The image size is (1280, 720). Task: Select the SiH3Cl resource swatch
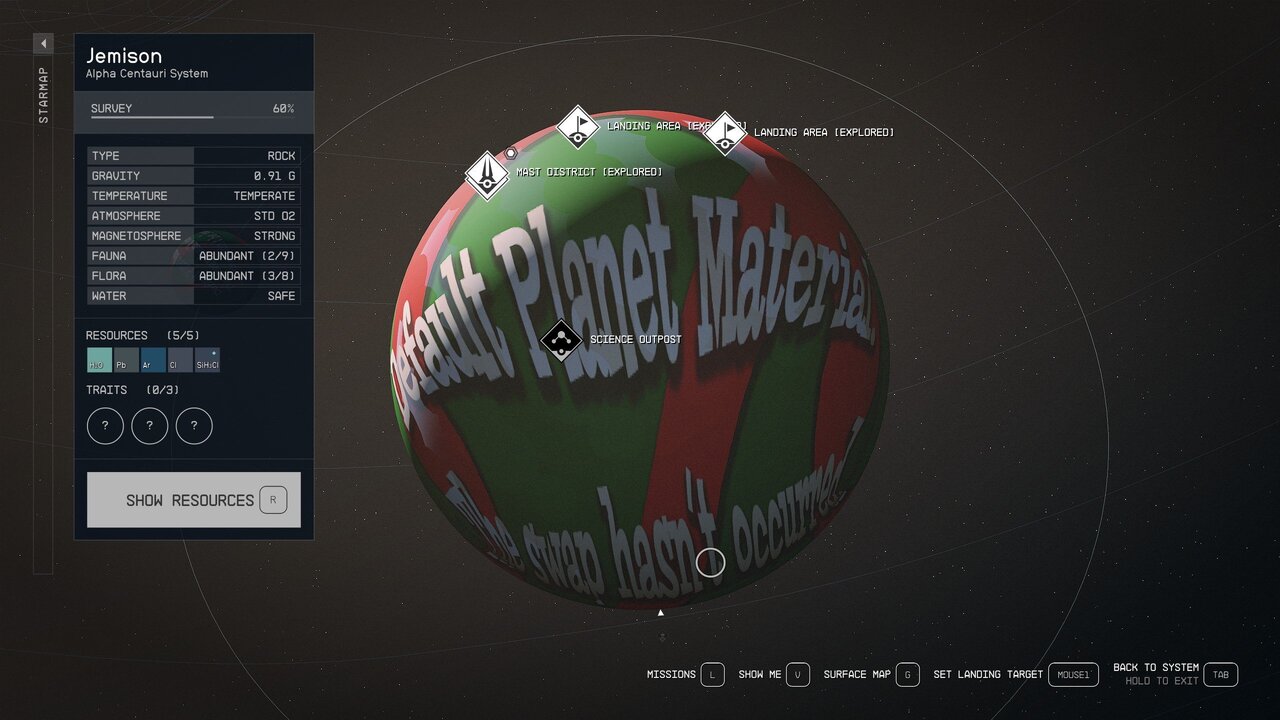tap(207, 360)
